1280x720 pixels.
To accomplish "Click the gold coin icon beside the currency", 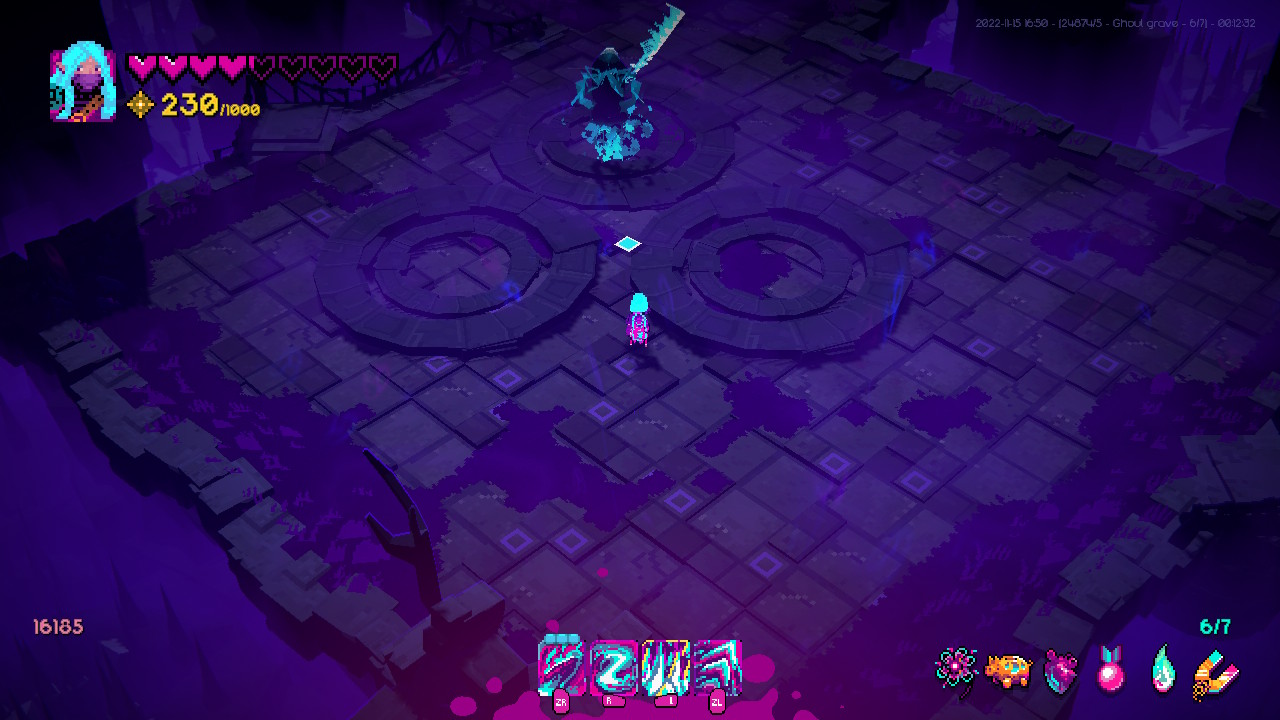I will 141,105.
